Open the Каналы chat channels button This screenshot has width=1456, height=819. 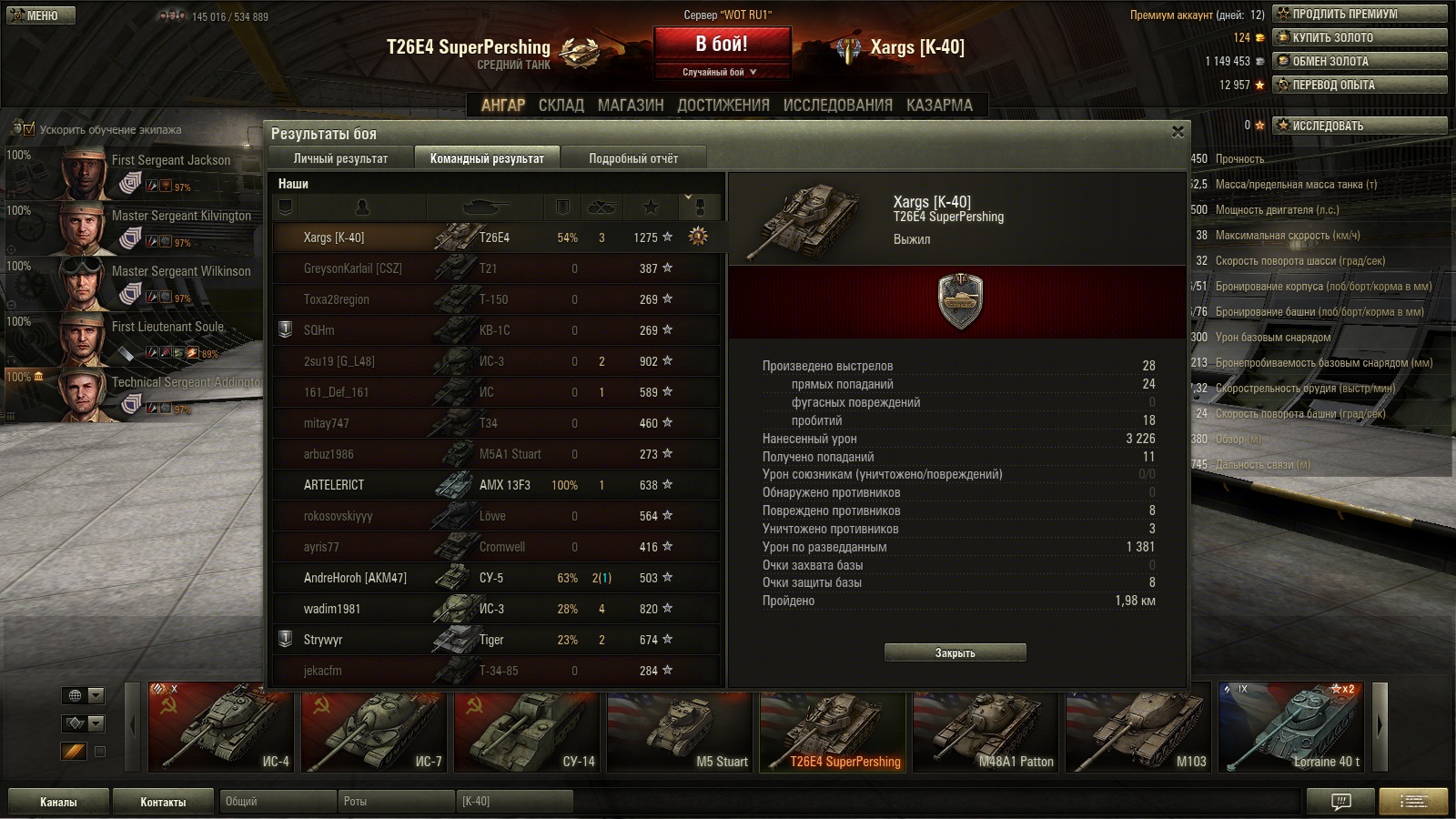pyautogui.click(x=58, y=802)
